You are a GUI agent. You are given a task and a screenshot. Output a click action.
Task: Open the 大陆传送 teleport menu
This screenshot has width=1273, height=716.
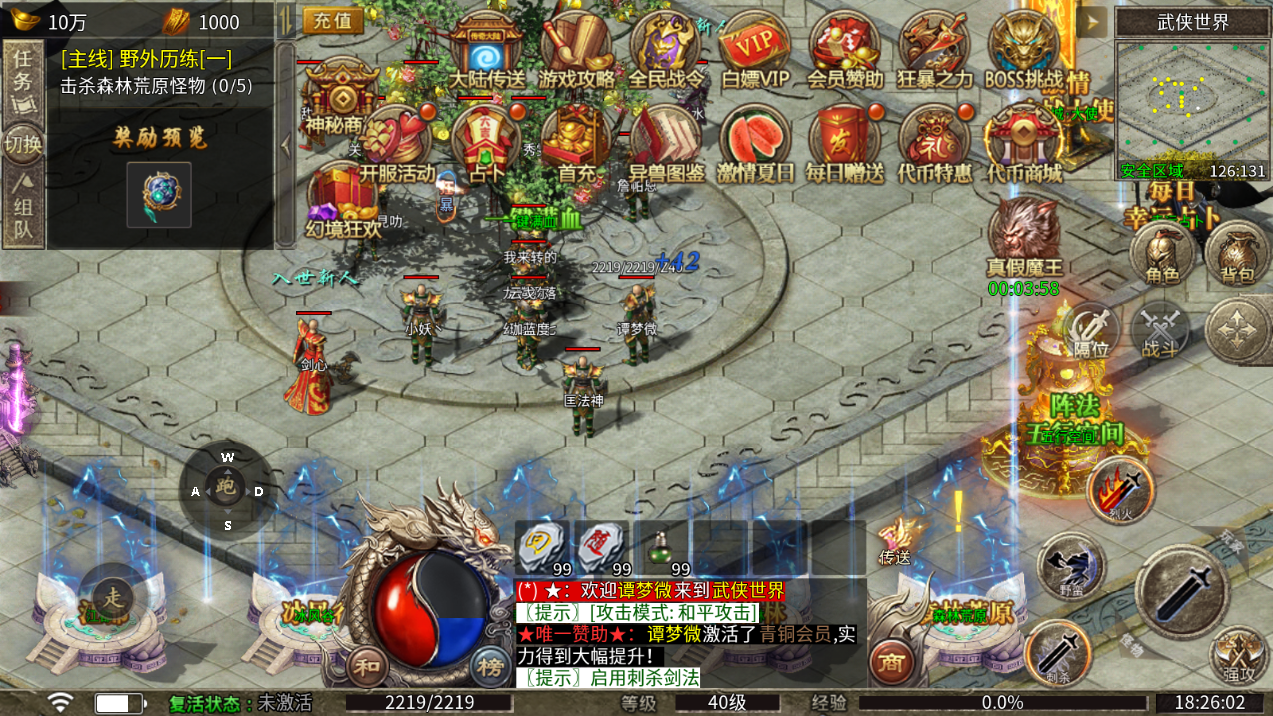click(487, 49)
